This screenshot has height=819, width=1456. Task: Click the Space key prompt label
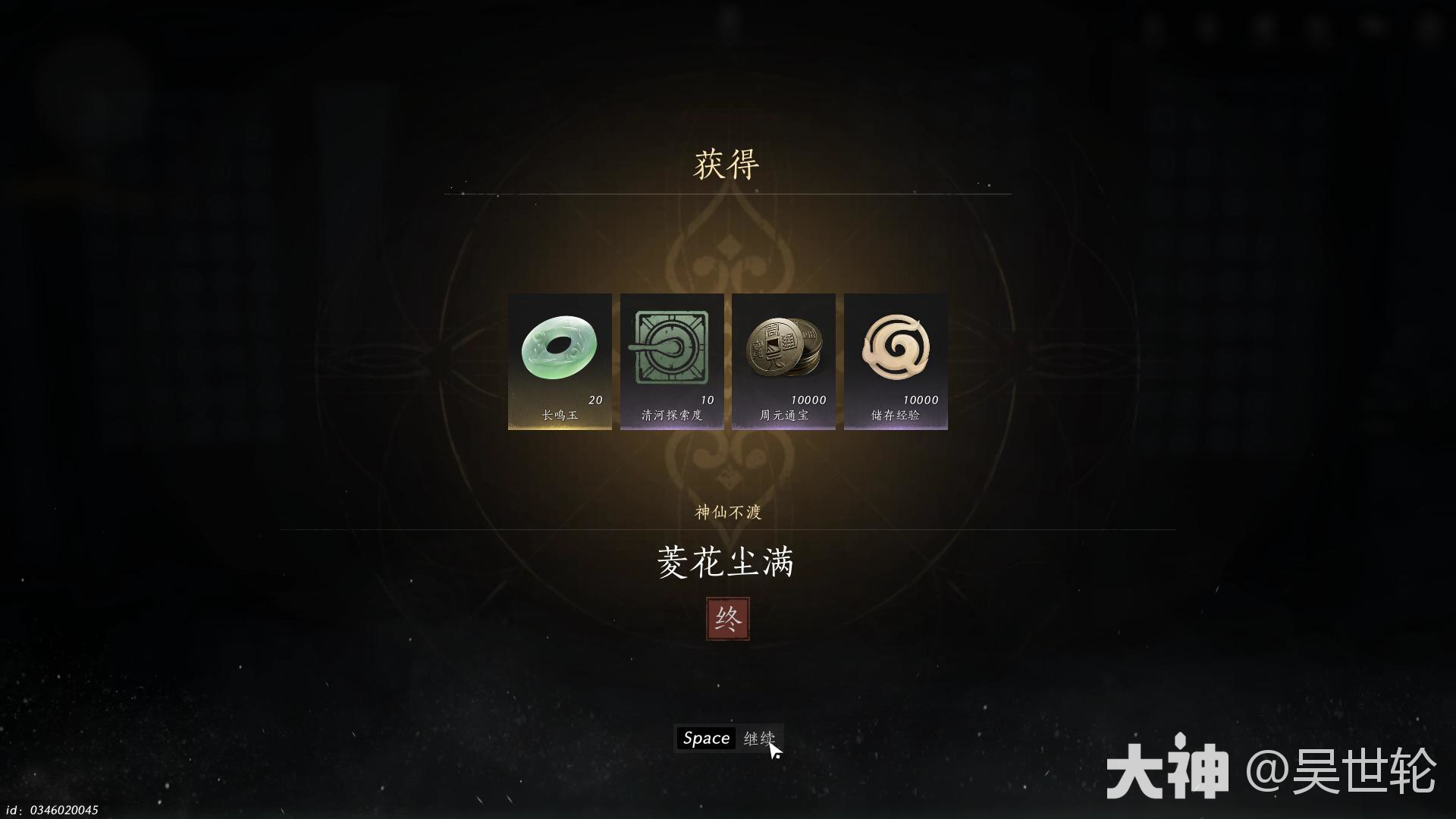pos(704,737)
